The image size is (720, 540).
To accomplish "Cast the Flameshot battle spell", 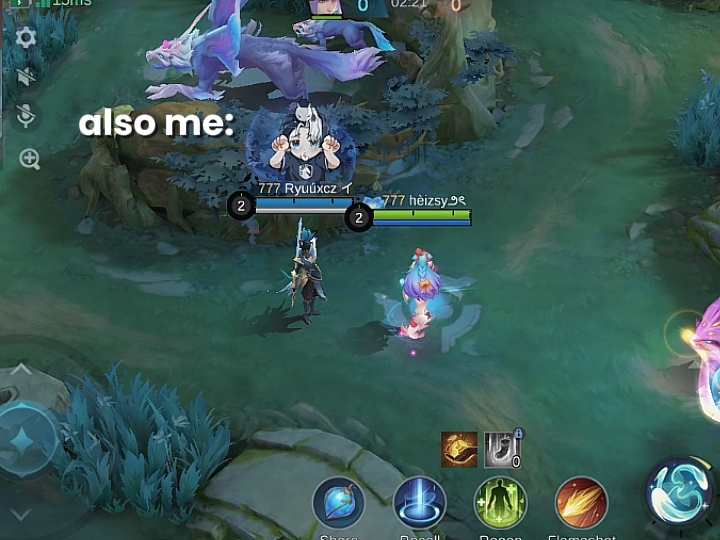I will pos(581,502).
